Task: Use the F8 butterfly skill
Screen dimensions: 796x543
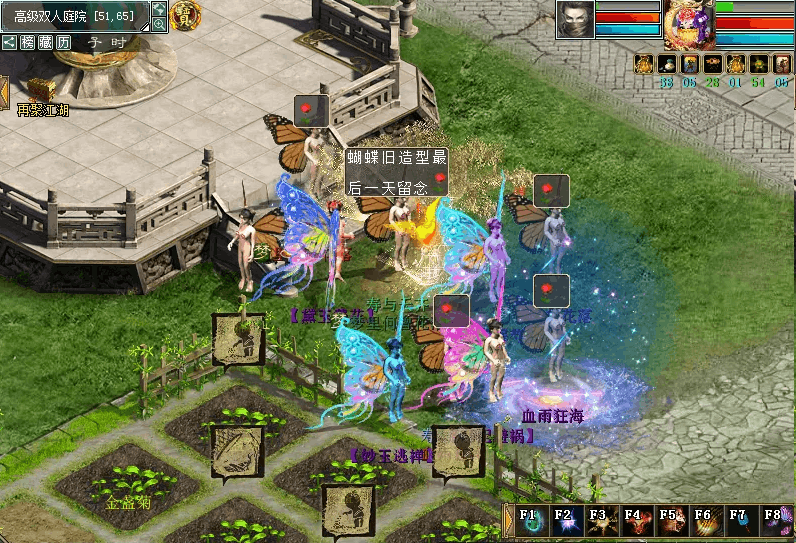Action: pyautogui.click(x=774, y=523)
